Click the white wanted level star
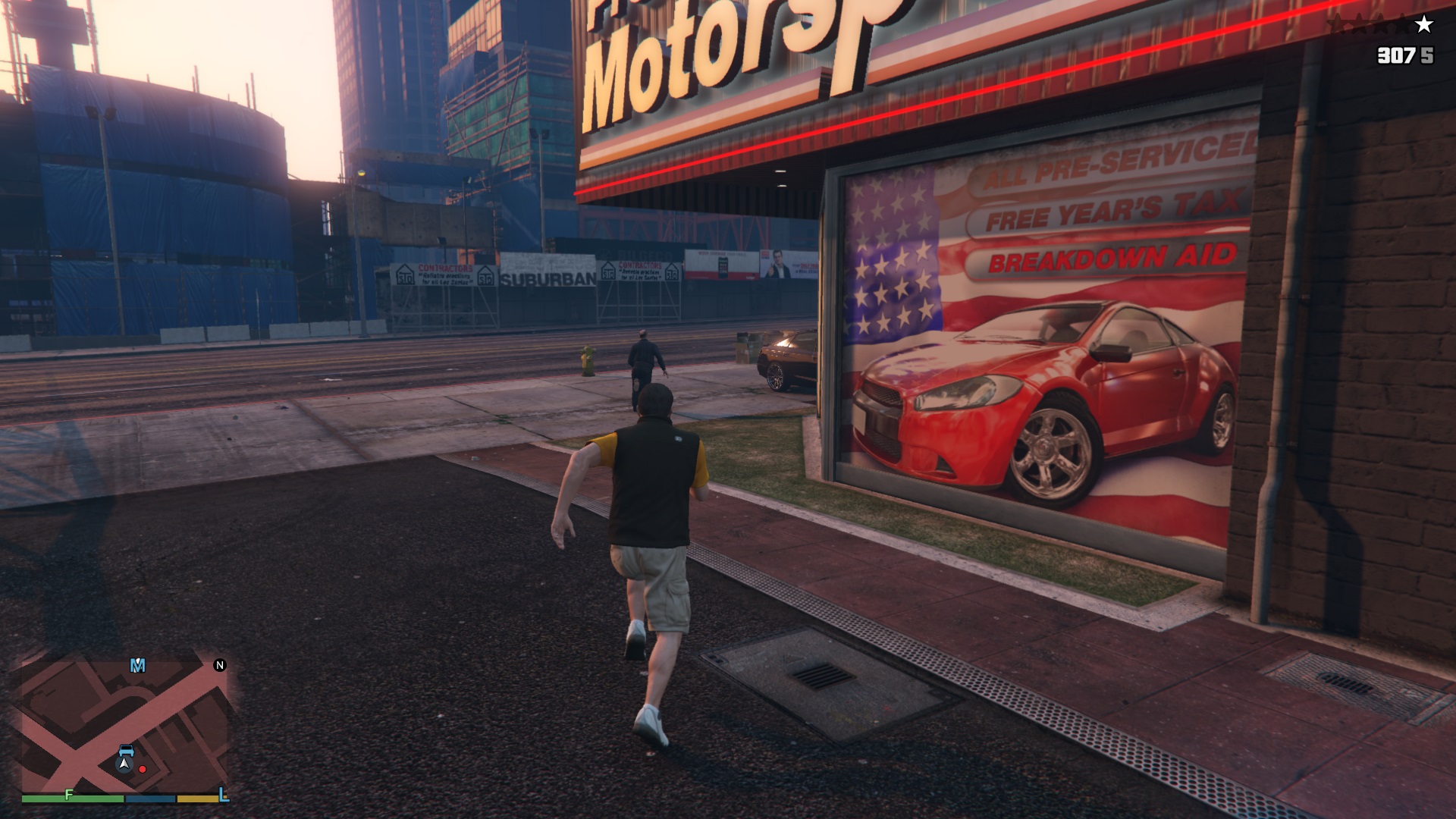The image size is (1456, 819). click(1423, 24)
